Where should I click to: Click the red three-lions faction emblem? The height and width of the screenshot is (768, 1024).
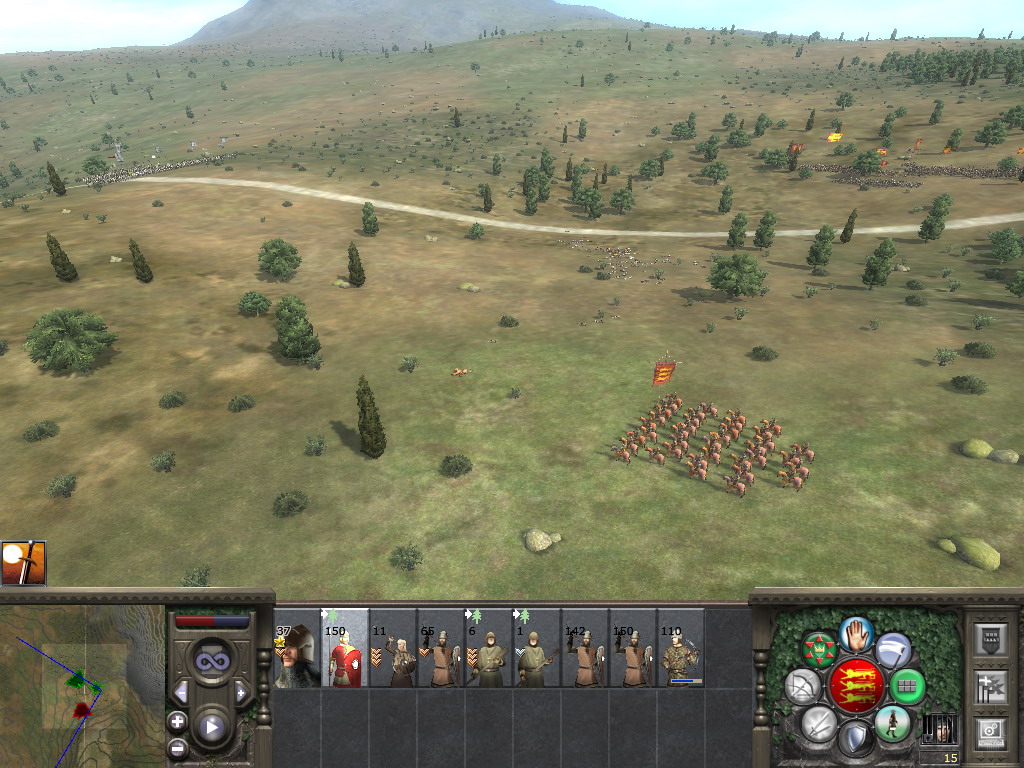click(856, 686)
